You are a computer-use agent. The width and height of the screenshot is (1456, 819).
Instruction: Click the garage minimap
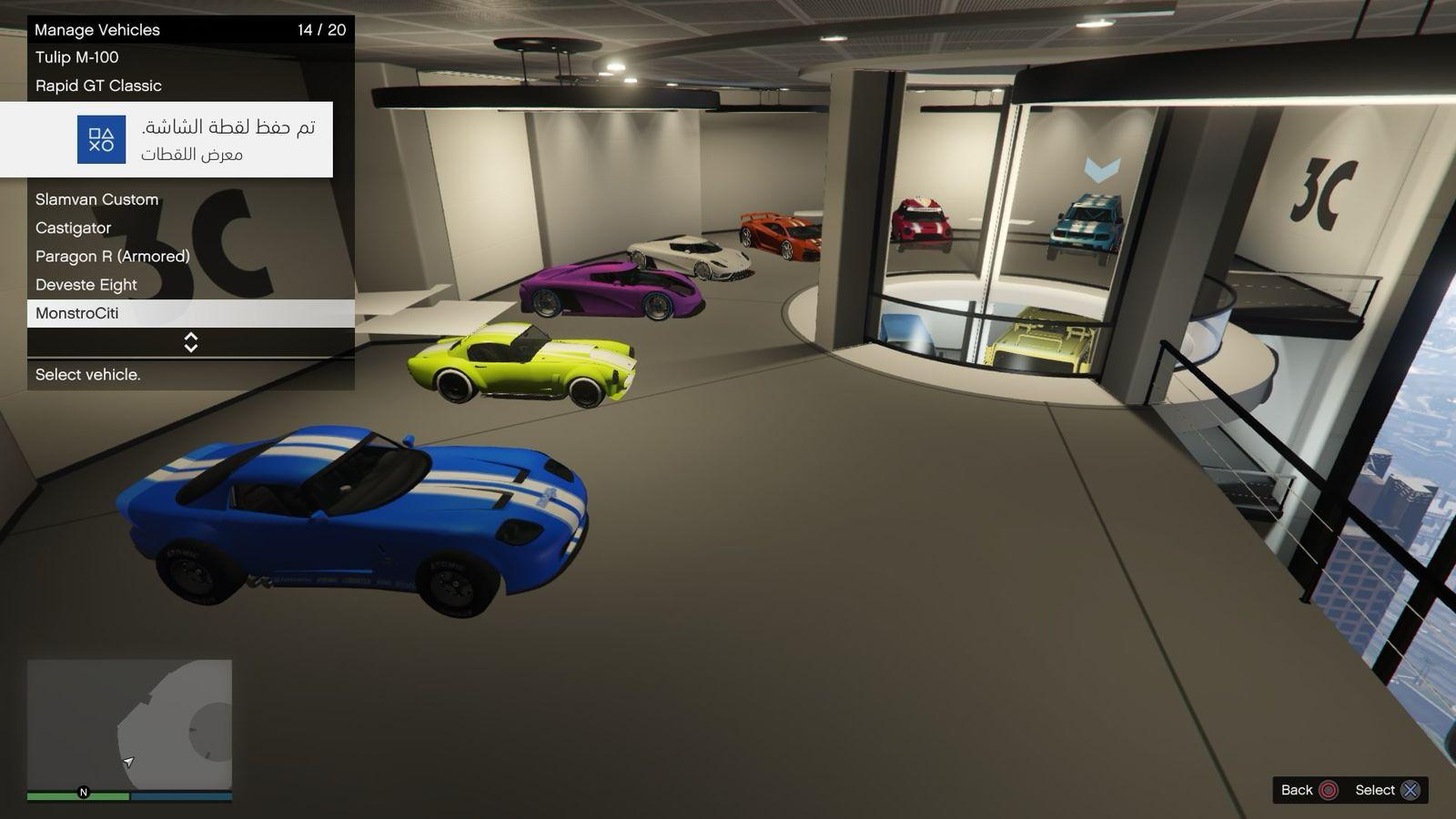129,725
